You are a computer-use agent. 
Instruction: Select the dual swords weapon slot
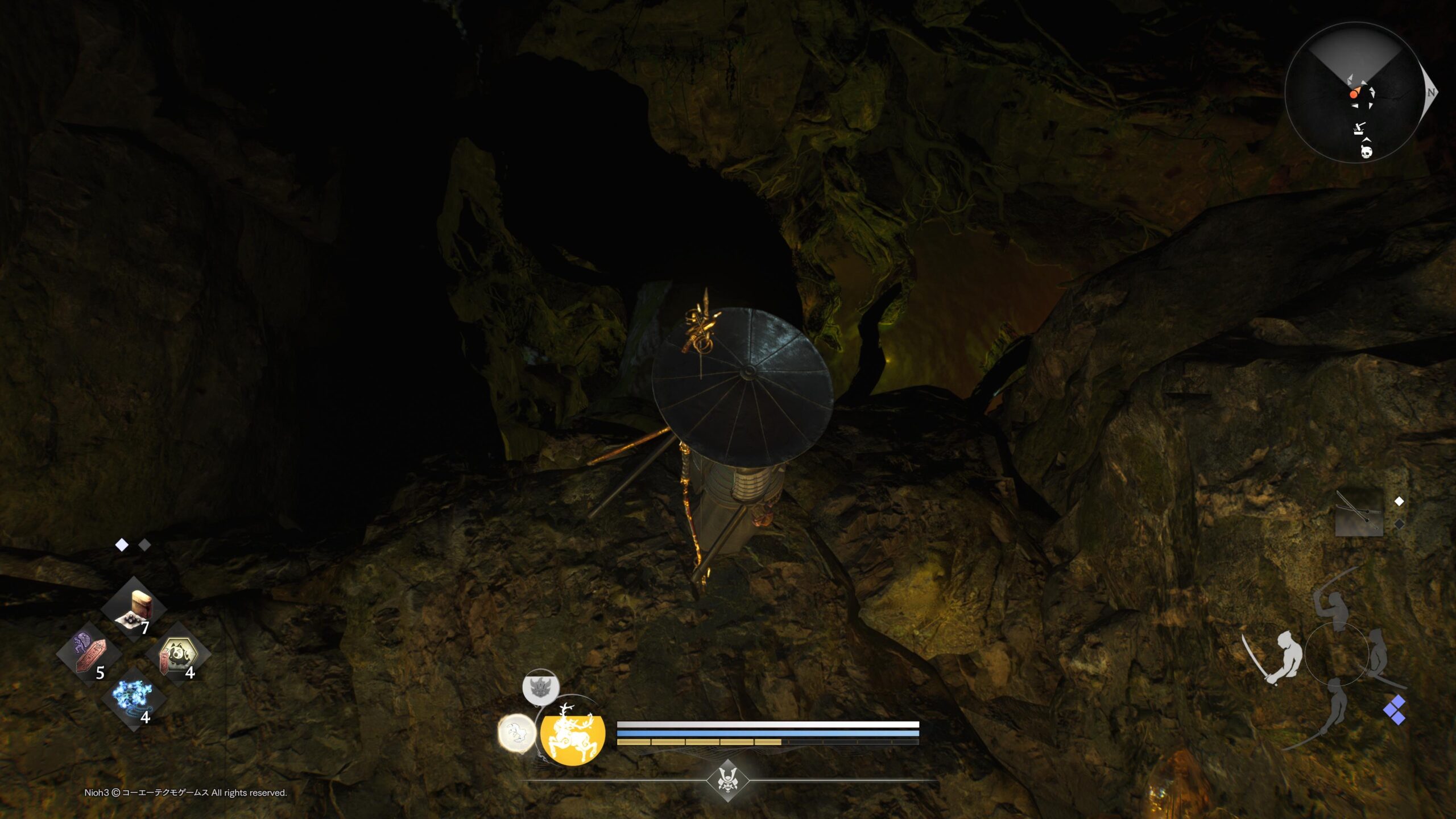1359,512
